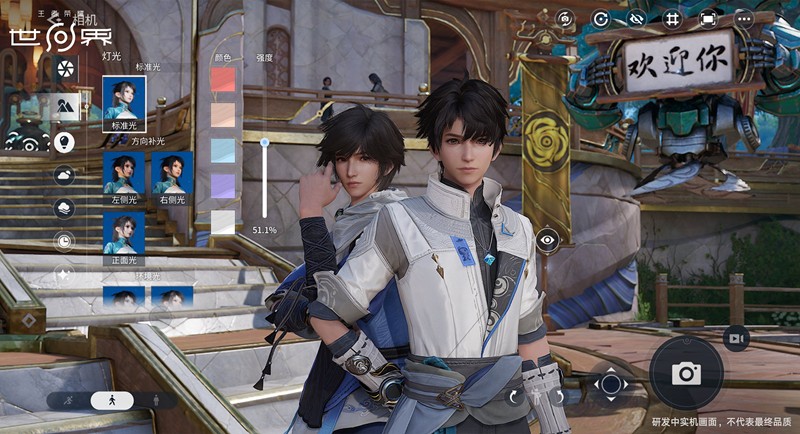Open the landscape scene tab

coord(65,105)
